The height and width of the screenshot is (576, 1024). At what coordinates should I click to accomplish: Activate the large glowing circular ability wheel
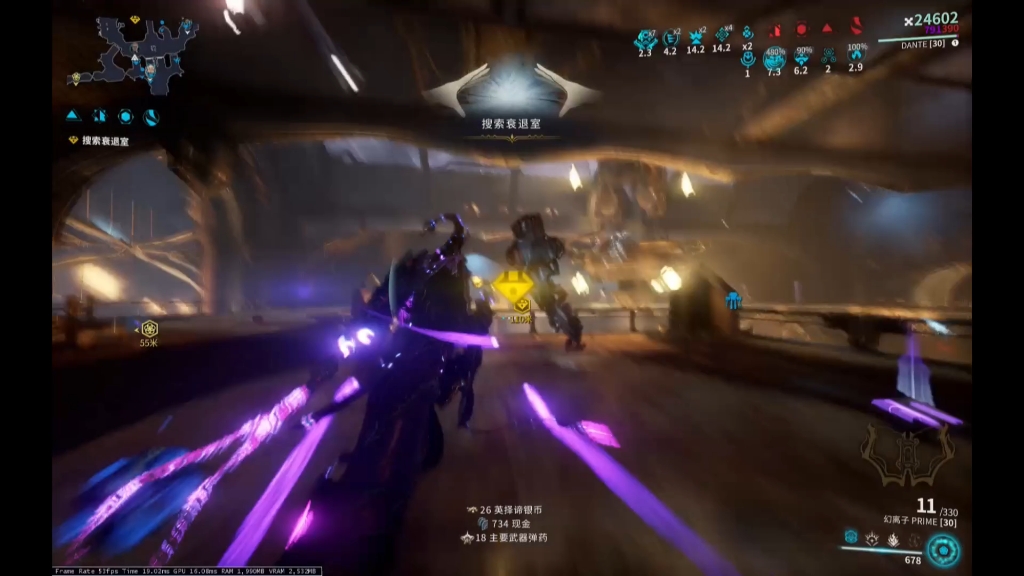942,550
